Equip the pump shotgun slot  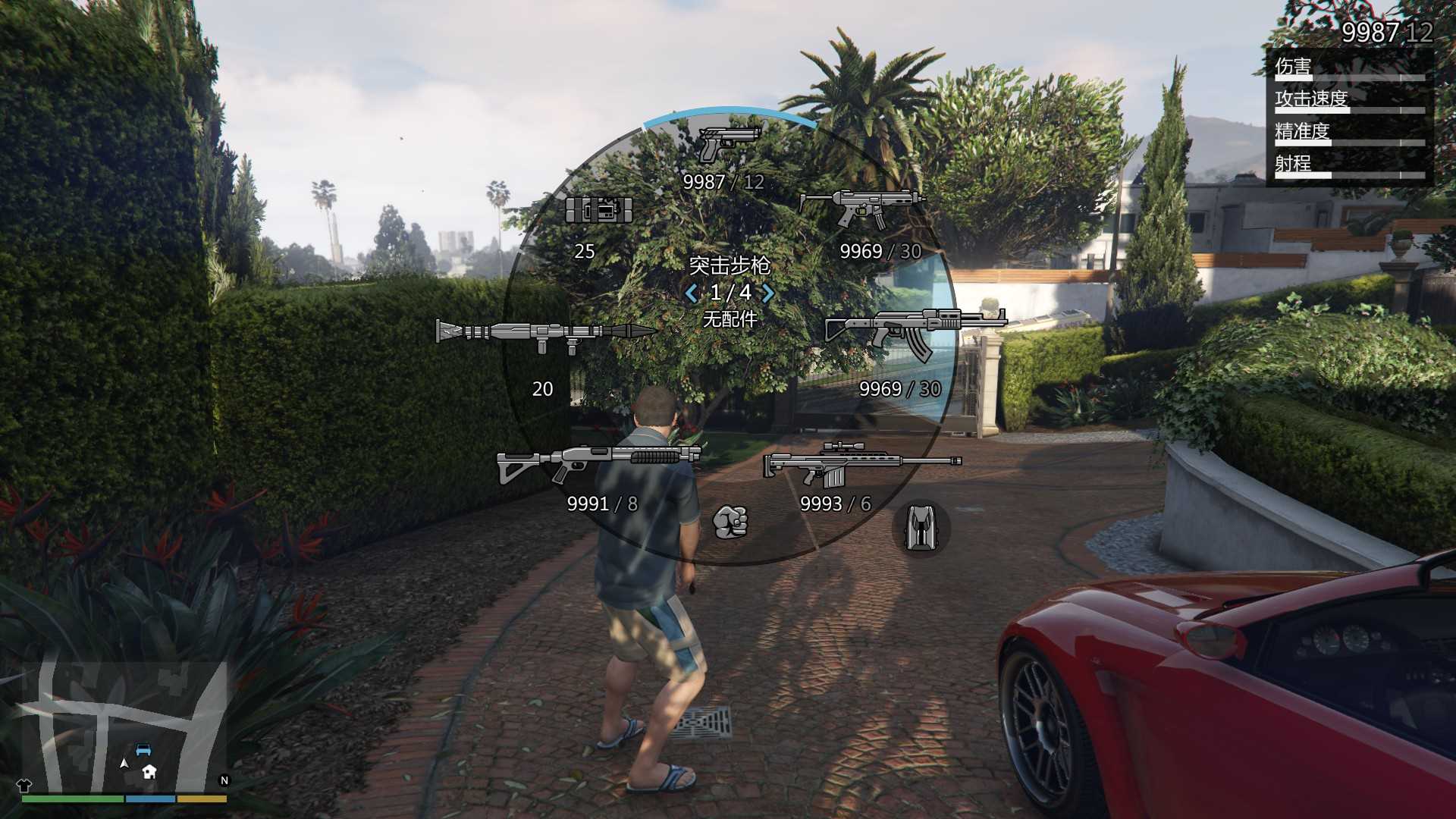(598, 463)
